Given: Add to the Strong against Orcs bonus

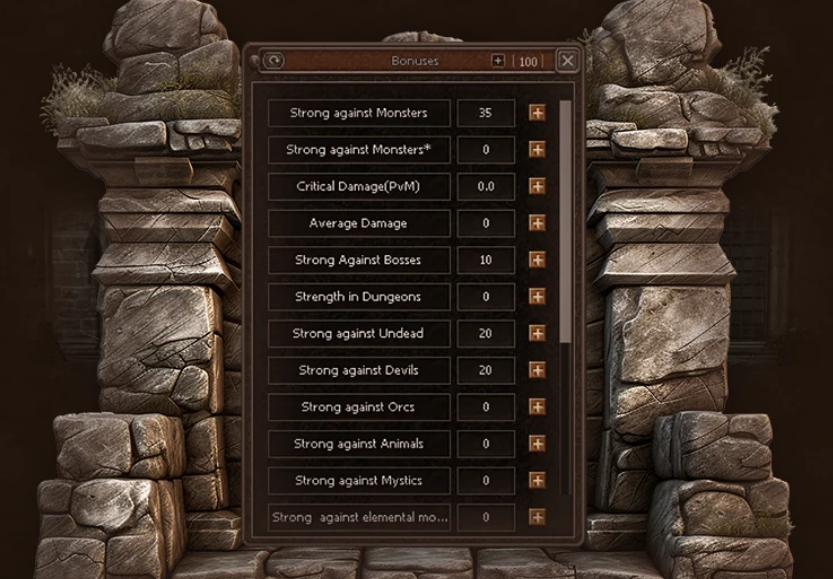Looking at the screenshot, I should pyautogui.click(x=537, y=407).
